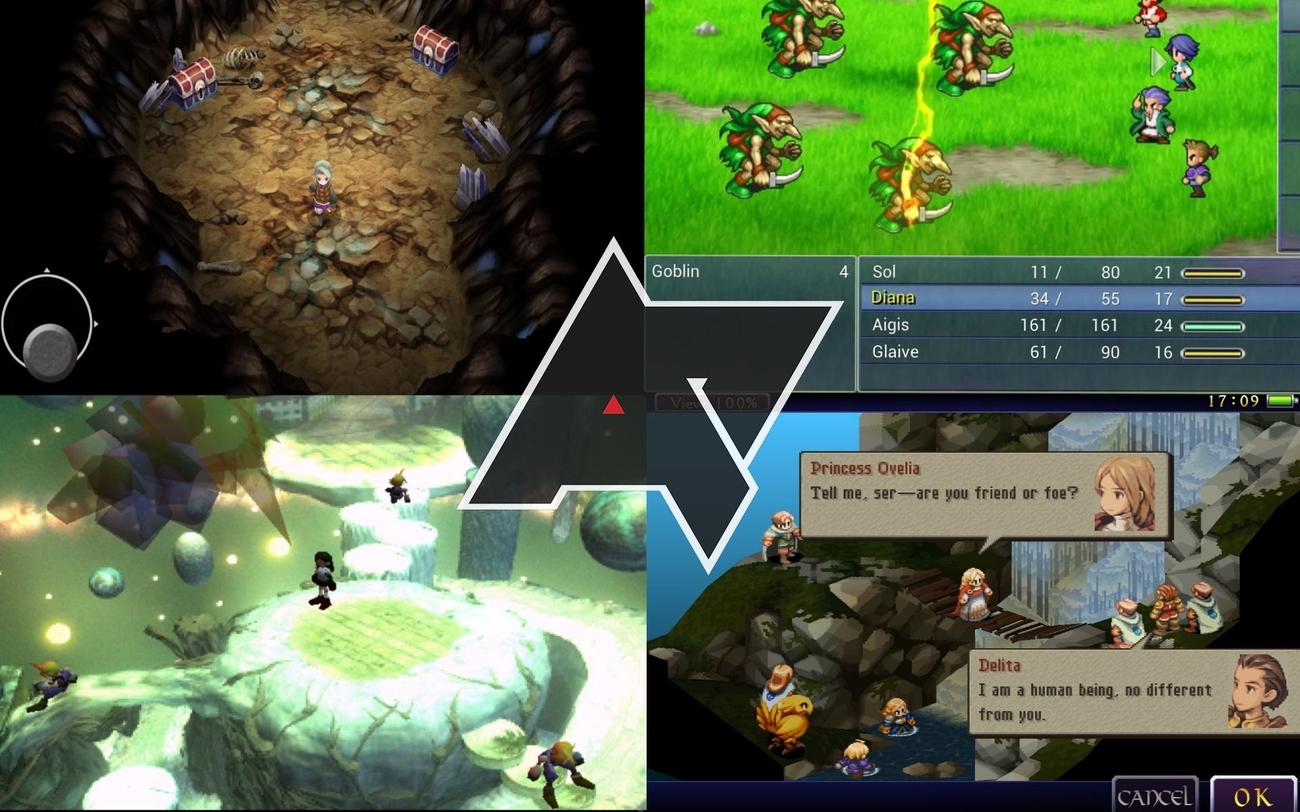Click the battery indicator next to 17:09
The width and height of the screenshot is (1300, 812).
1278,398
